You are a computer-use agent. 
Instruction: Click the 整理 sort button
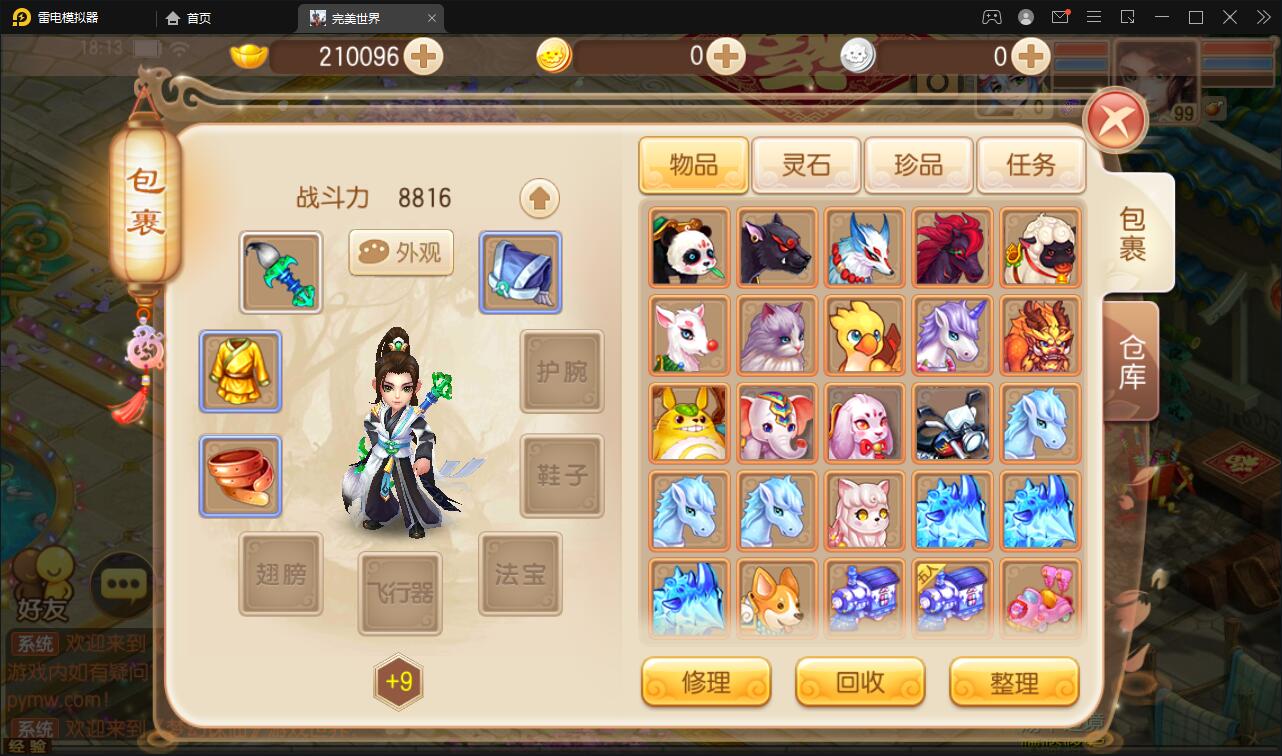point(1014,682)
